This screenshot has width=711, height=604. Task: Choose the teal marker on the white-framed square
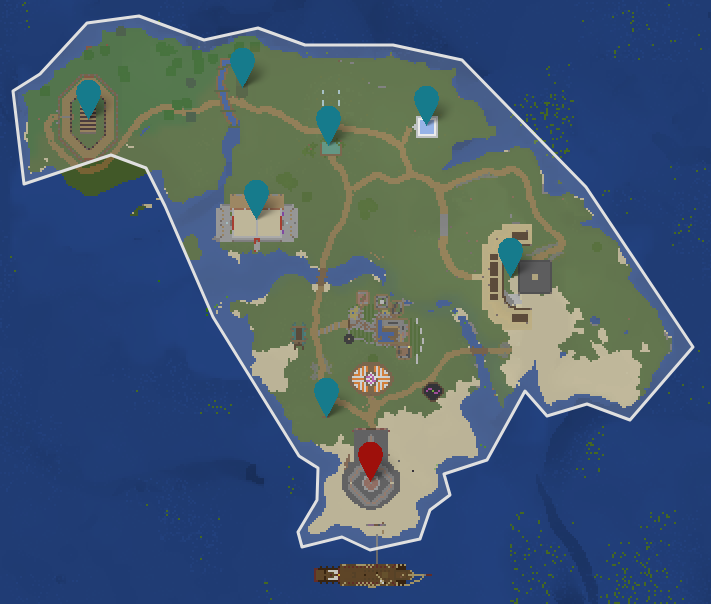coord(427,103)
